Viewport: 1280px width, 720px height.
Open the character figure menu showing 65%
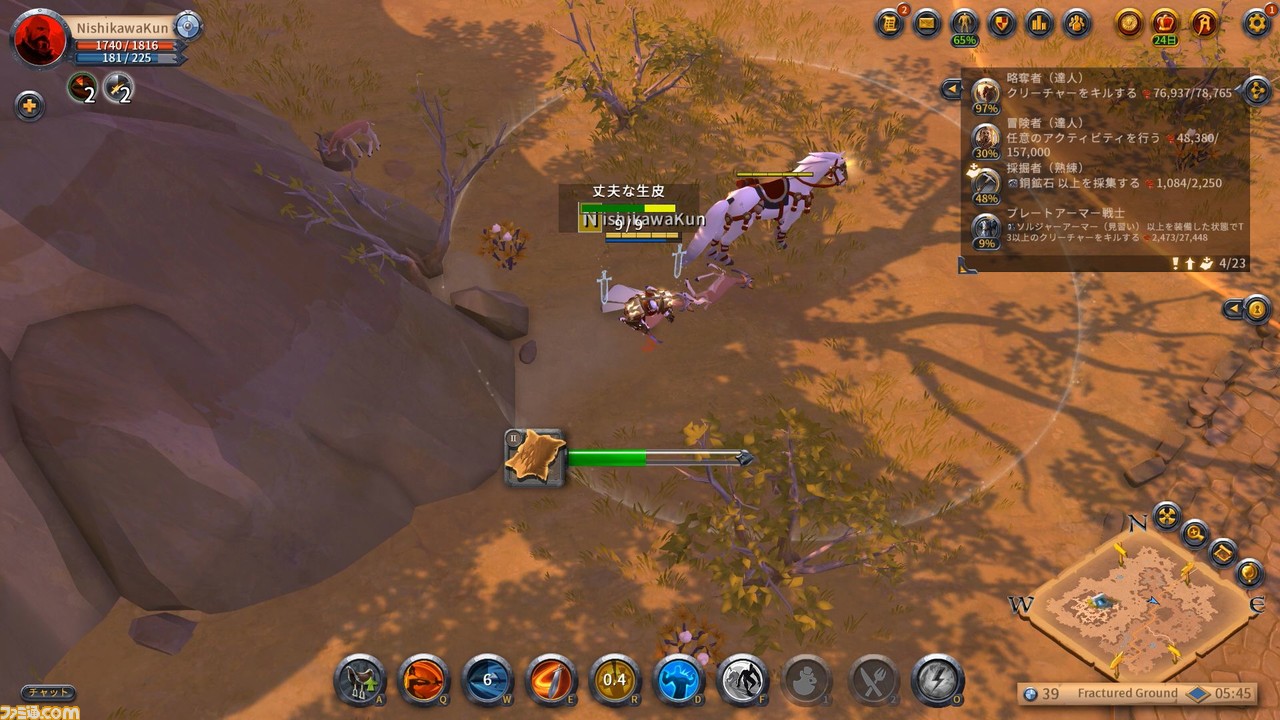(x=964, y=23)
